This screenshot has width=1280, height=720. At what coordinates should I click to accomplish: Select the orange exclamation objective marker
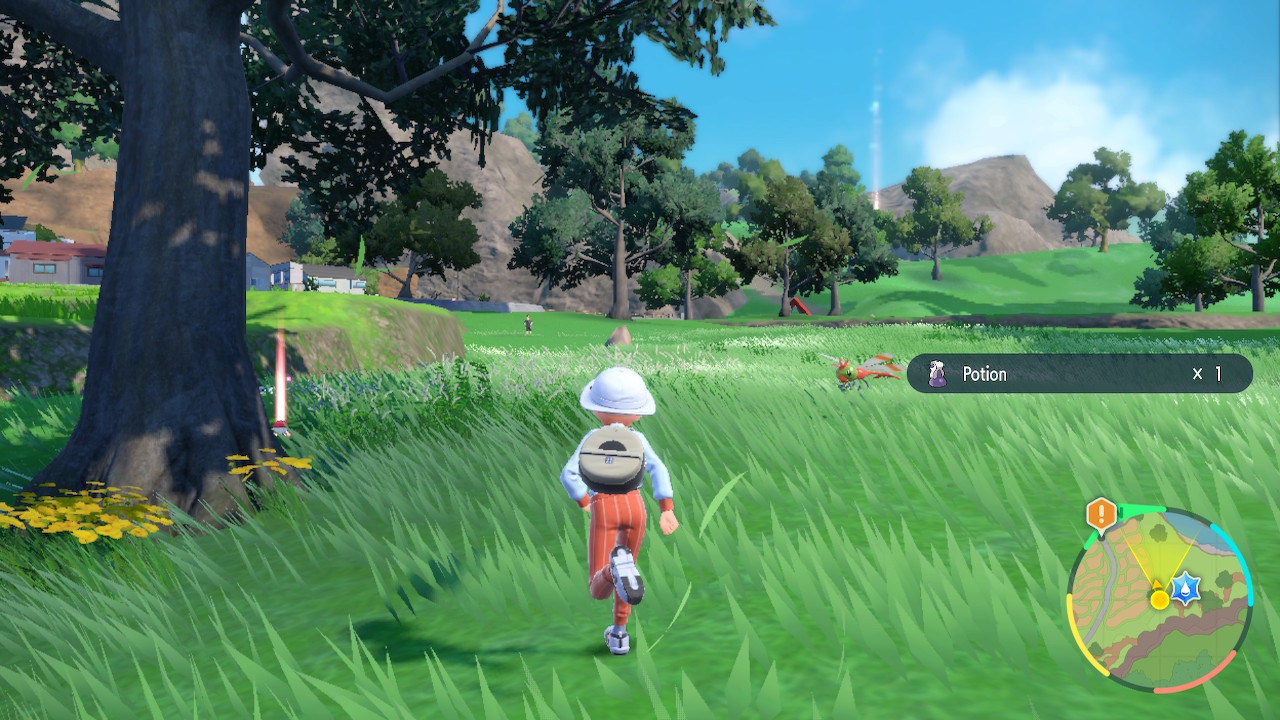pyautogui.click(x=1101, y=515)
